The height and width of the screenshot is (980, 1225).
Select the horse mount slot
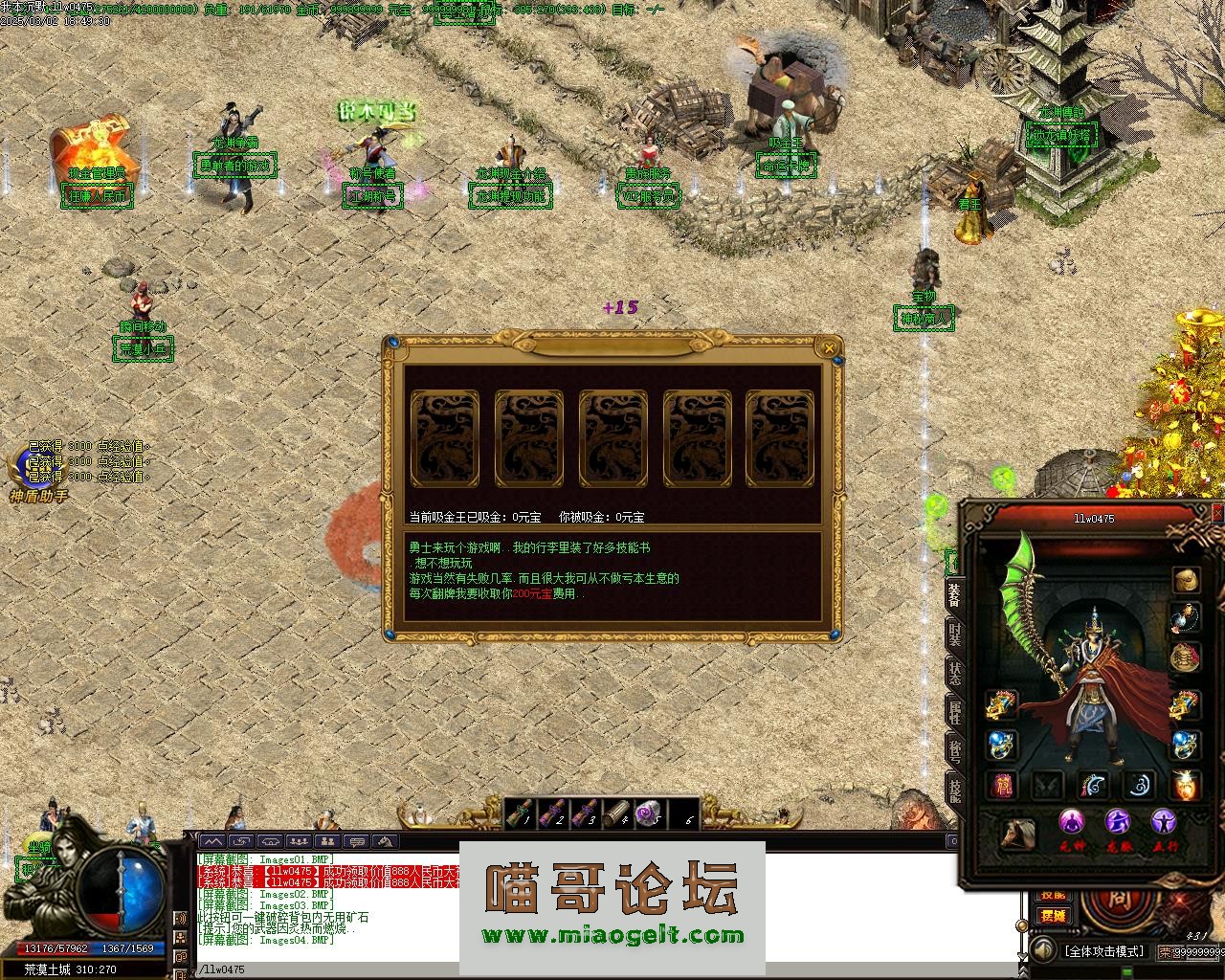[1017, 834]
